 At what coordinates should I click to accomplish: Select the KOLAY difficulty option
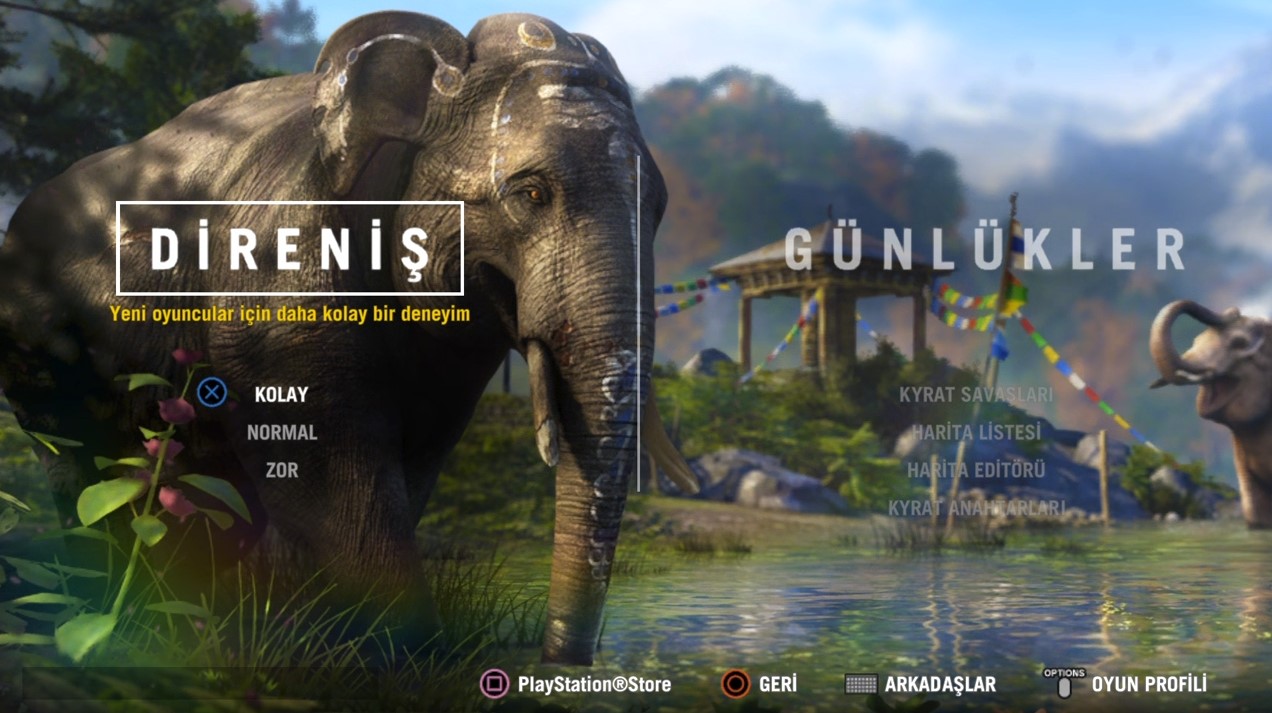coord(281,394)
